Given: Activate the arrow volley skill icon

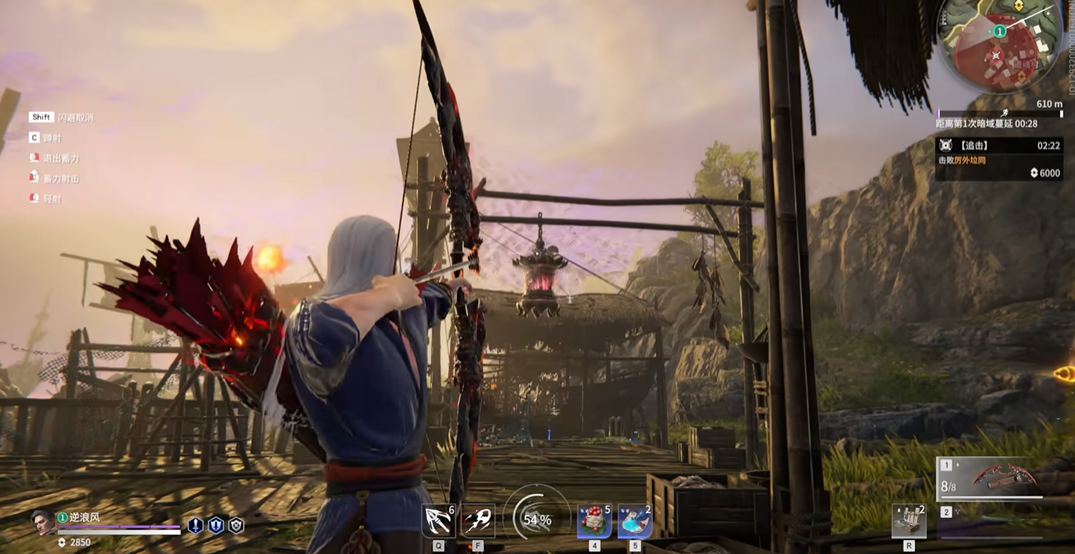Looking at the screenshot, I should pyautogui.click(x=439, y=520).
